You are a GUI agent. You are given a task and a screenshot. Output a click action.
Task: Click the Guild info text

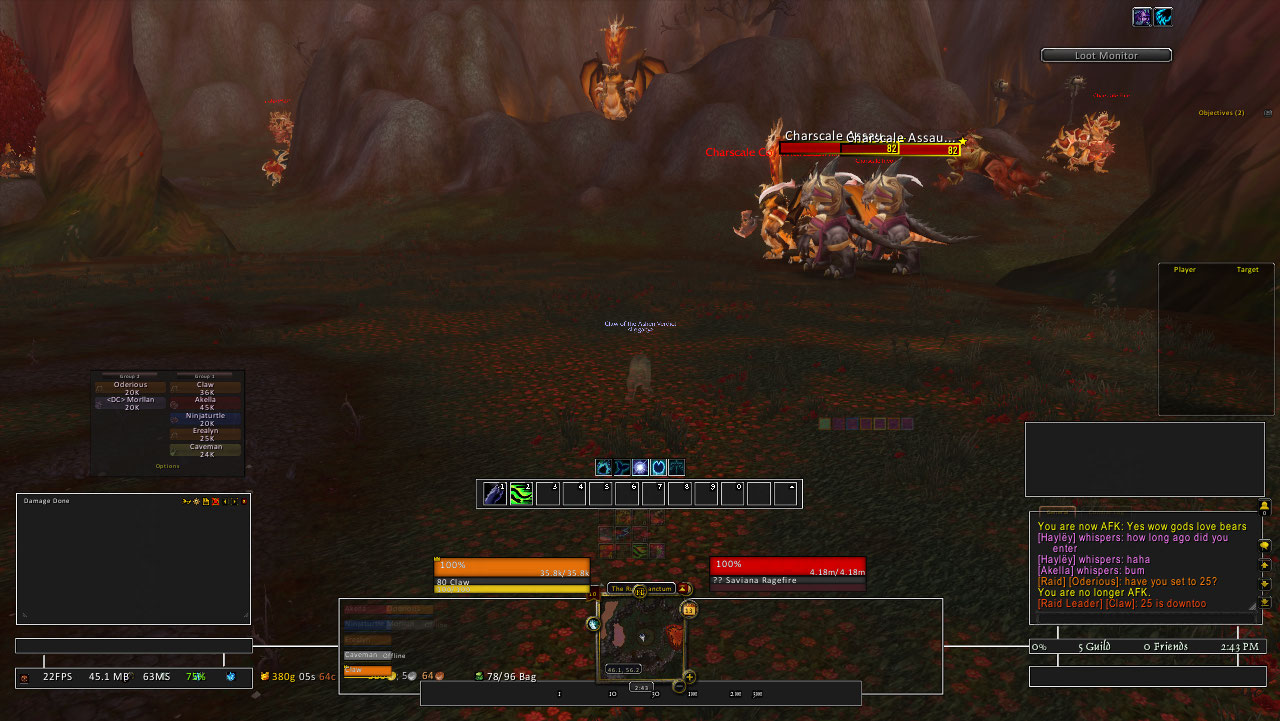[x=1096, y=647]
